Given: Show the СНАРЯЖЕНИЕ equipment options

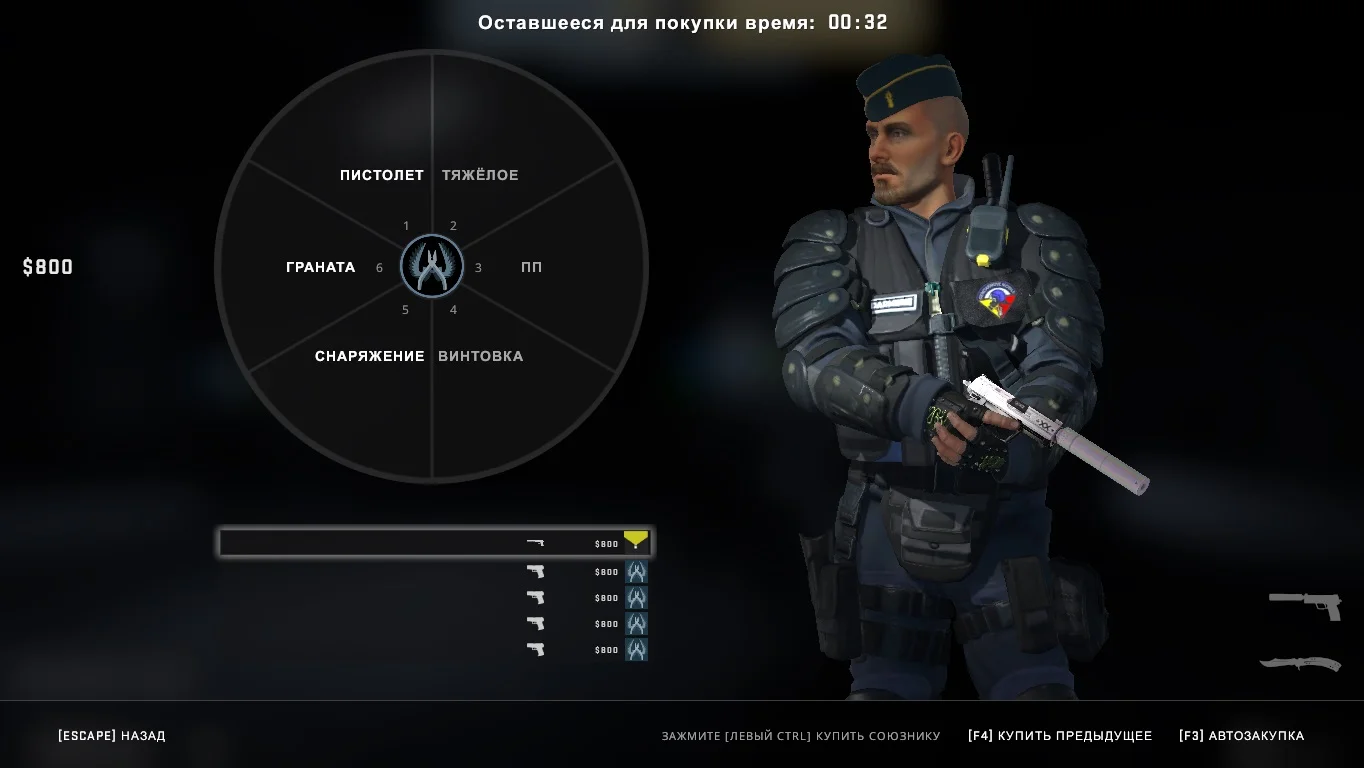Looking at the screenshot, I should [x=369, y=356].
